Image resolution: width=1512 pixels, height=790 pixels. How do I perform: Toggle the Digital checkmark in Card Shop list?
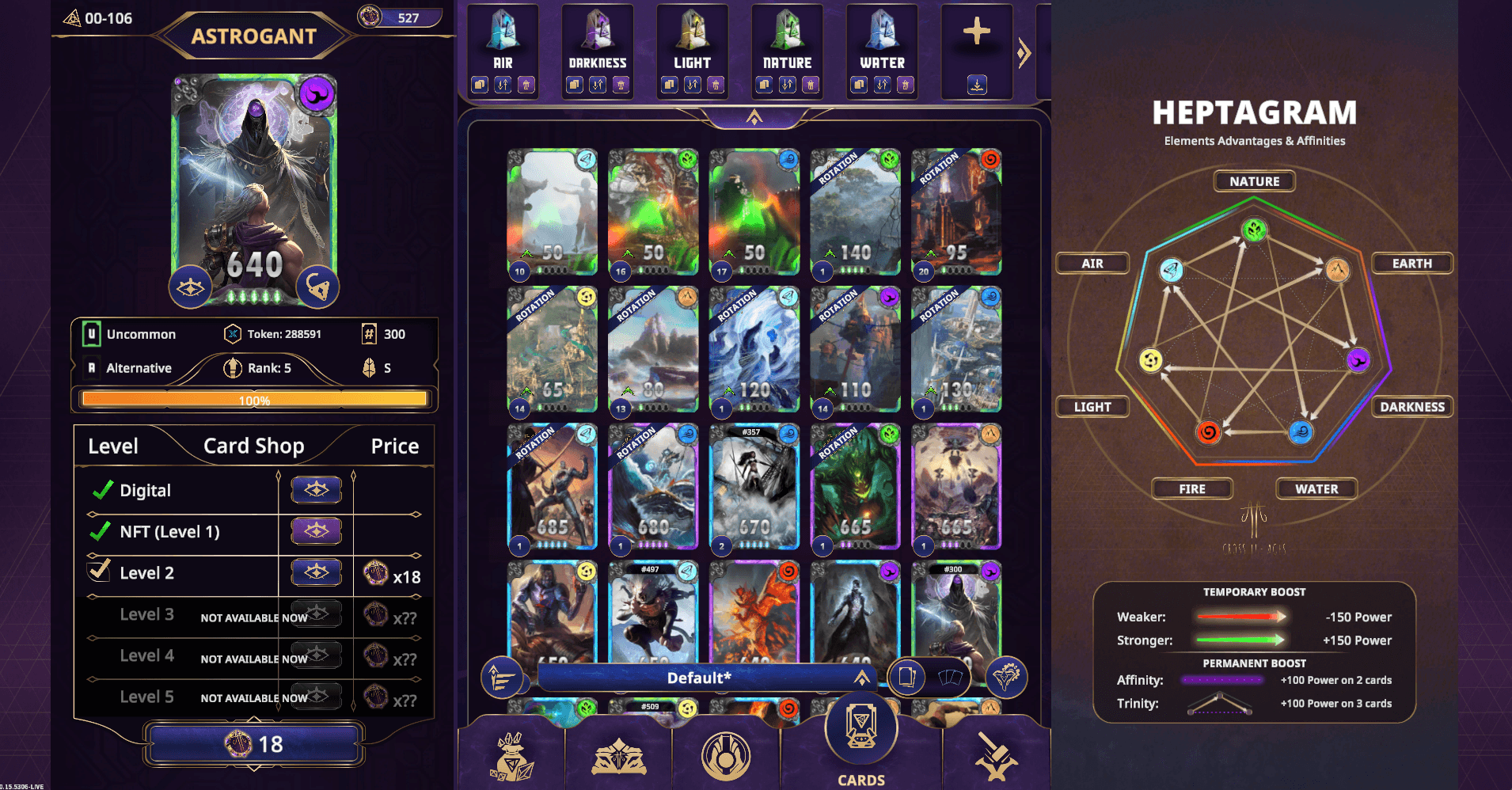tap(101, 489)
